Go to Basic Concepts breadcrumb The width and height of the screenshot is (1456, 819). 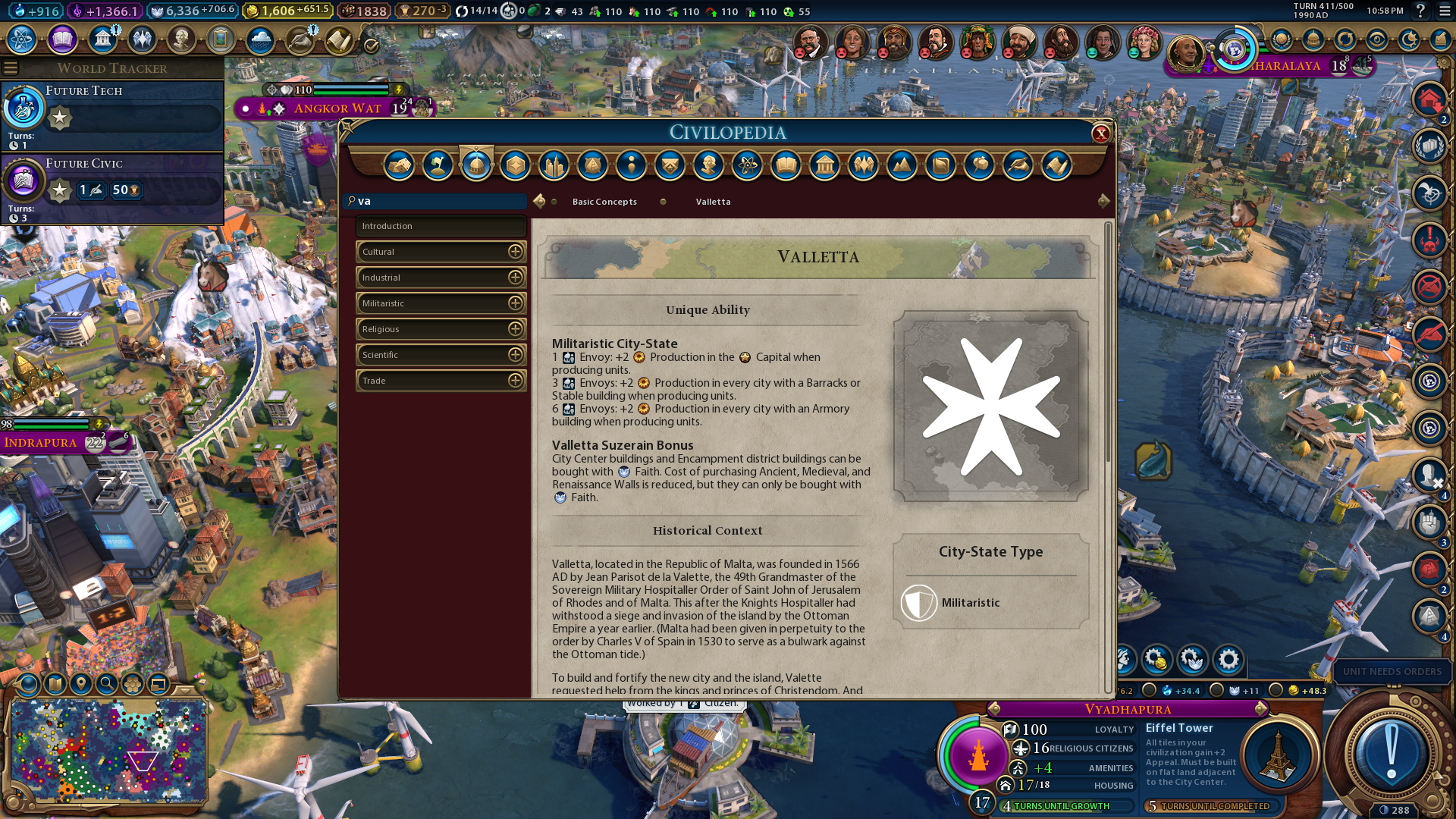(x=604, y=202)
